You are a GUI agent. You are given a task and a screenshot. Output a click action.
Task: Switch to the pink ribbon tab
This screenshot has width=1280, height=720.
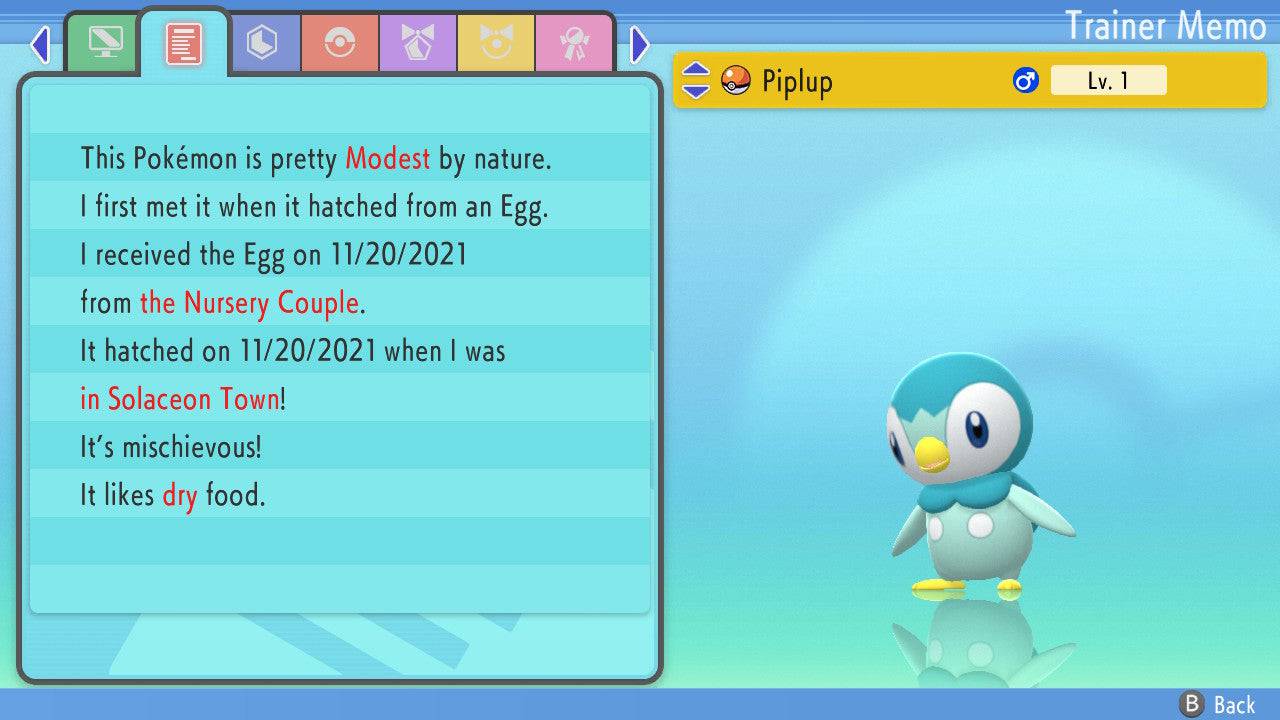click(x=574, y=42)
